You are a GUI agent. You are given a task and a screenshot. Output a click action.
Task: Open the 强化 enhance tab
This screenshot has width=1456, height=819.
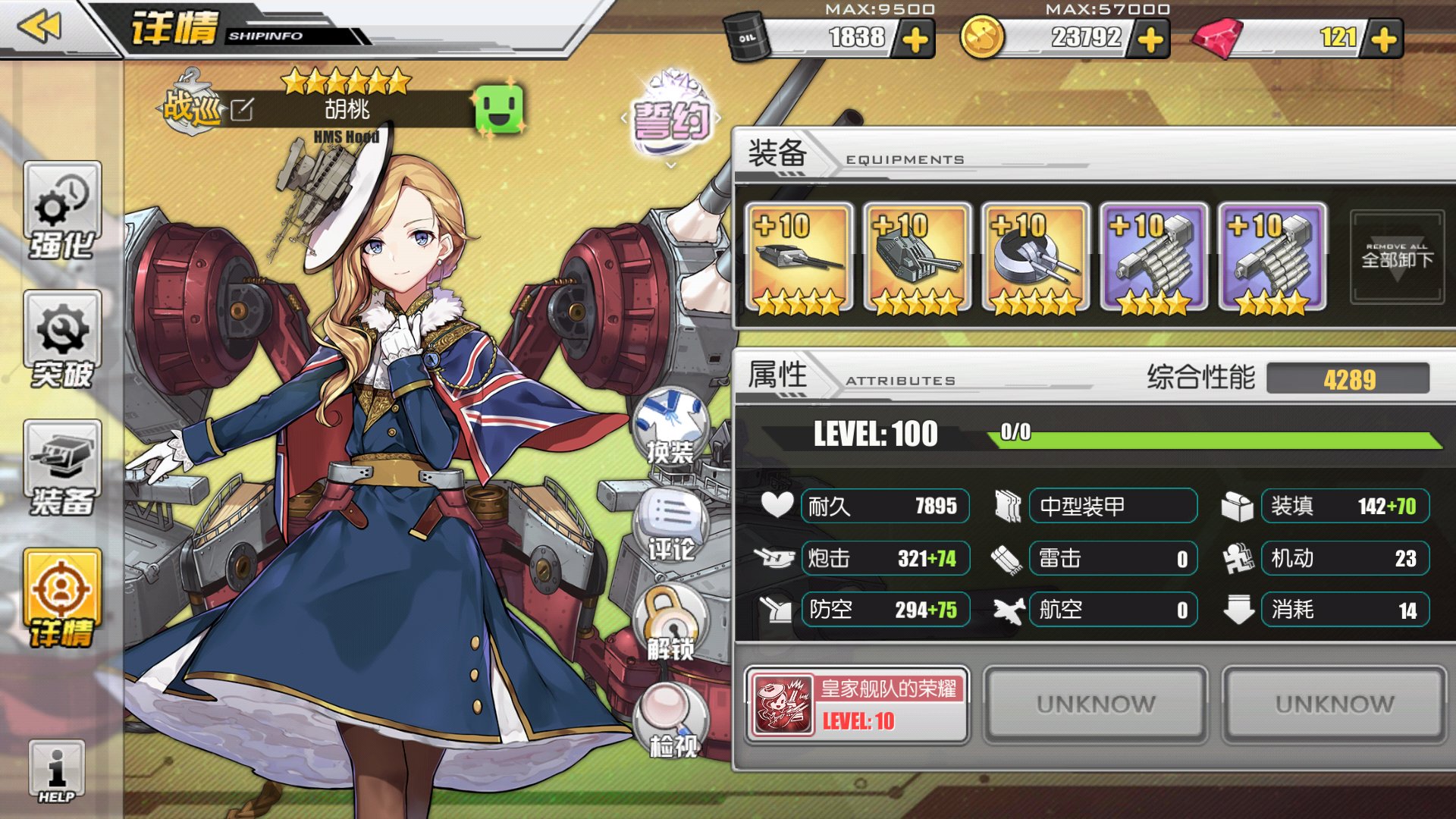point(62,212)
